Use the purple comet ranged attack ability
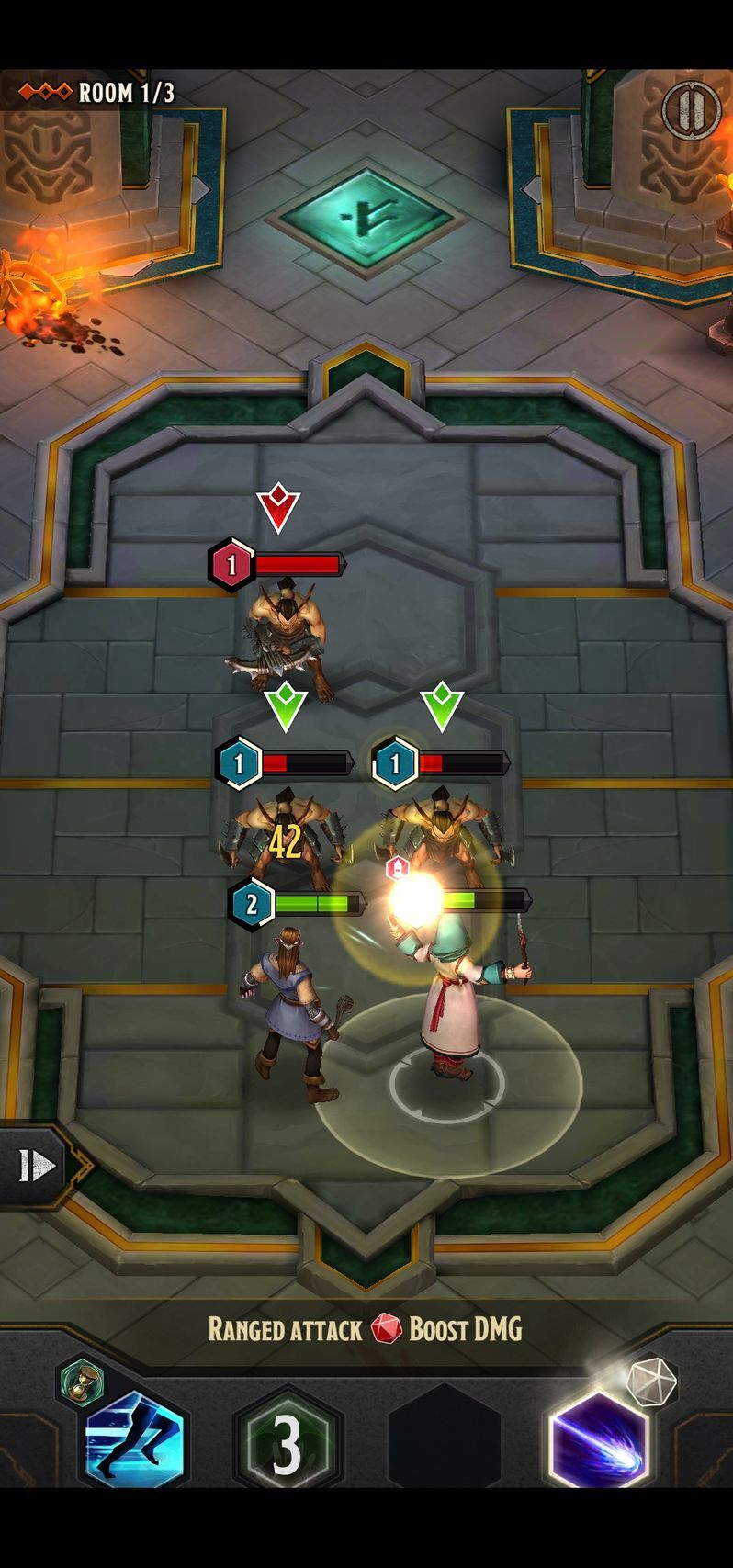This screenshot has width=733, height=1568. pos(598,1441)
